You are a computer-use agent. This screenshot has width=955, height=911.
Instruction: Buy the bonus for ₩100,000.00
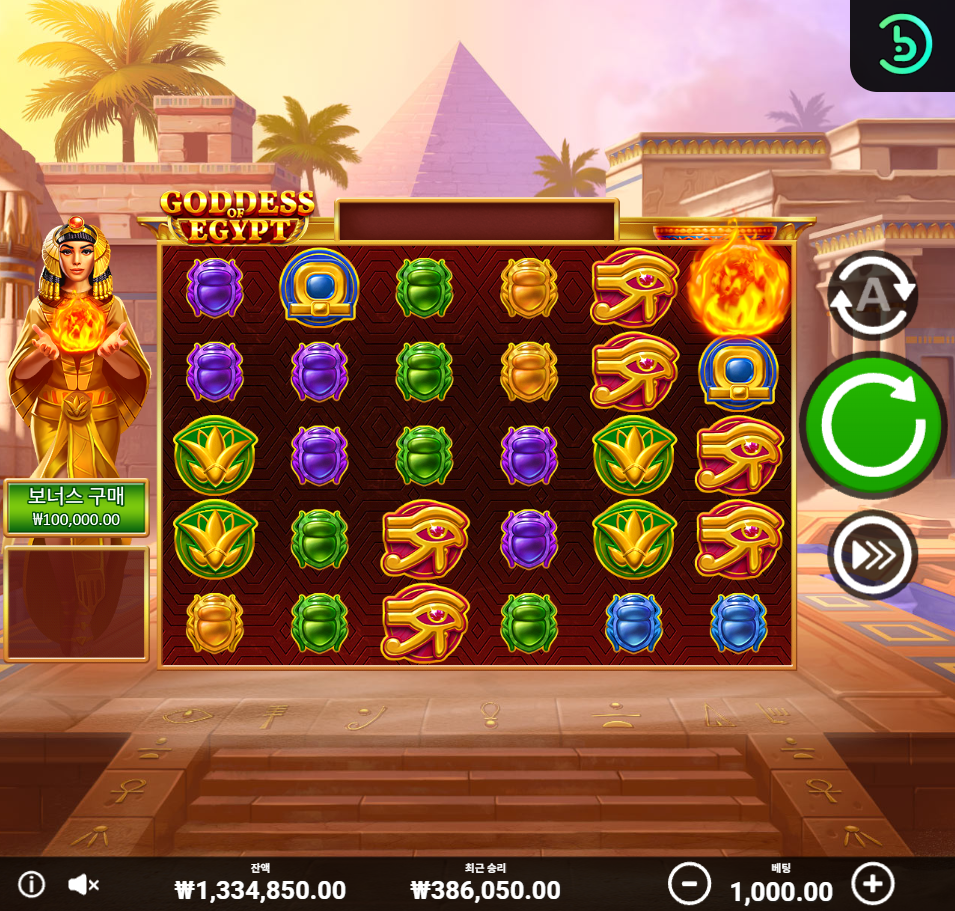[76, 508]
